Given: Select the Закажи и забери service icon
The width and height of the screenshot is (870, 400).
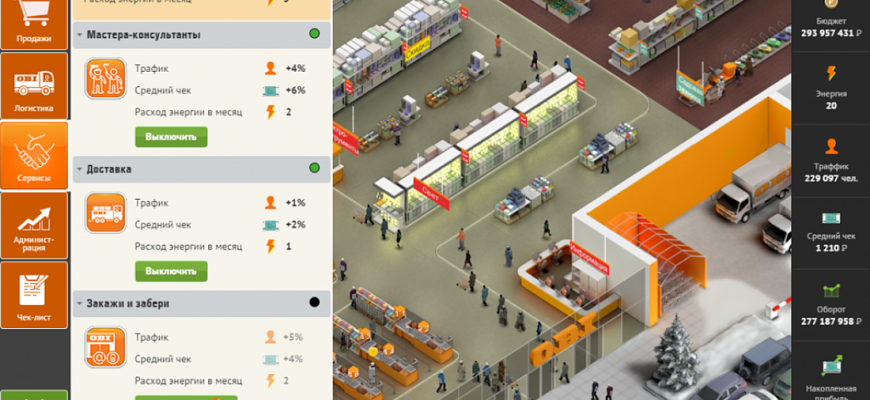Looking at the screenshot, I should tap(105, 346).
